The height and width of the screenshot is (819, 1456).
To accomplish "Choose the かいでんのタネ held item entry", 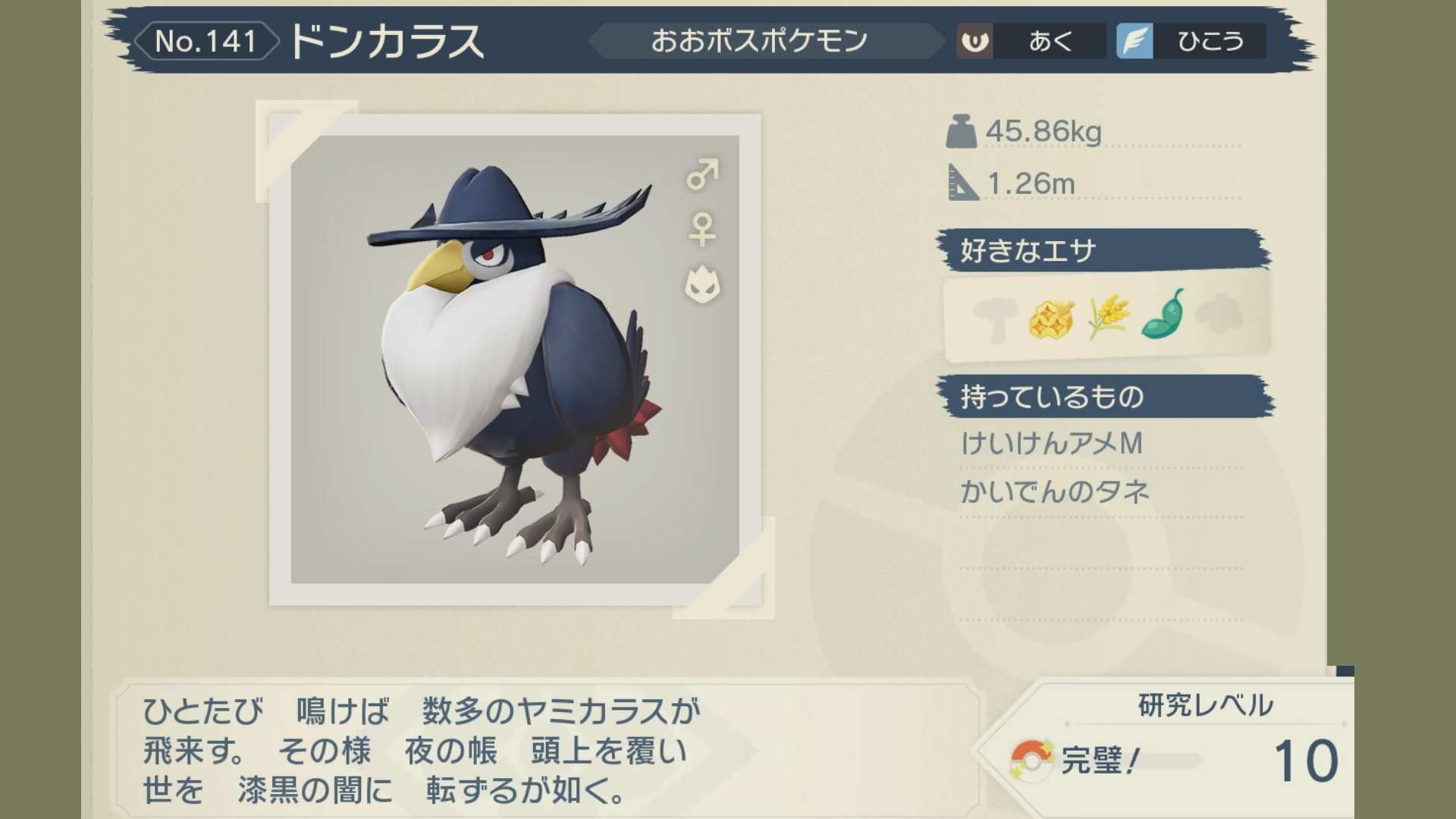I will tap(1055, 492).
